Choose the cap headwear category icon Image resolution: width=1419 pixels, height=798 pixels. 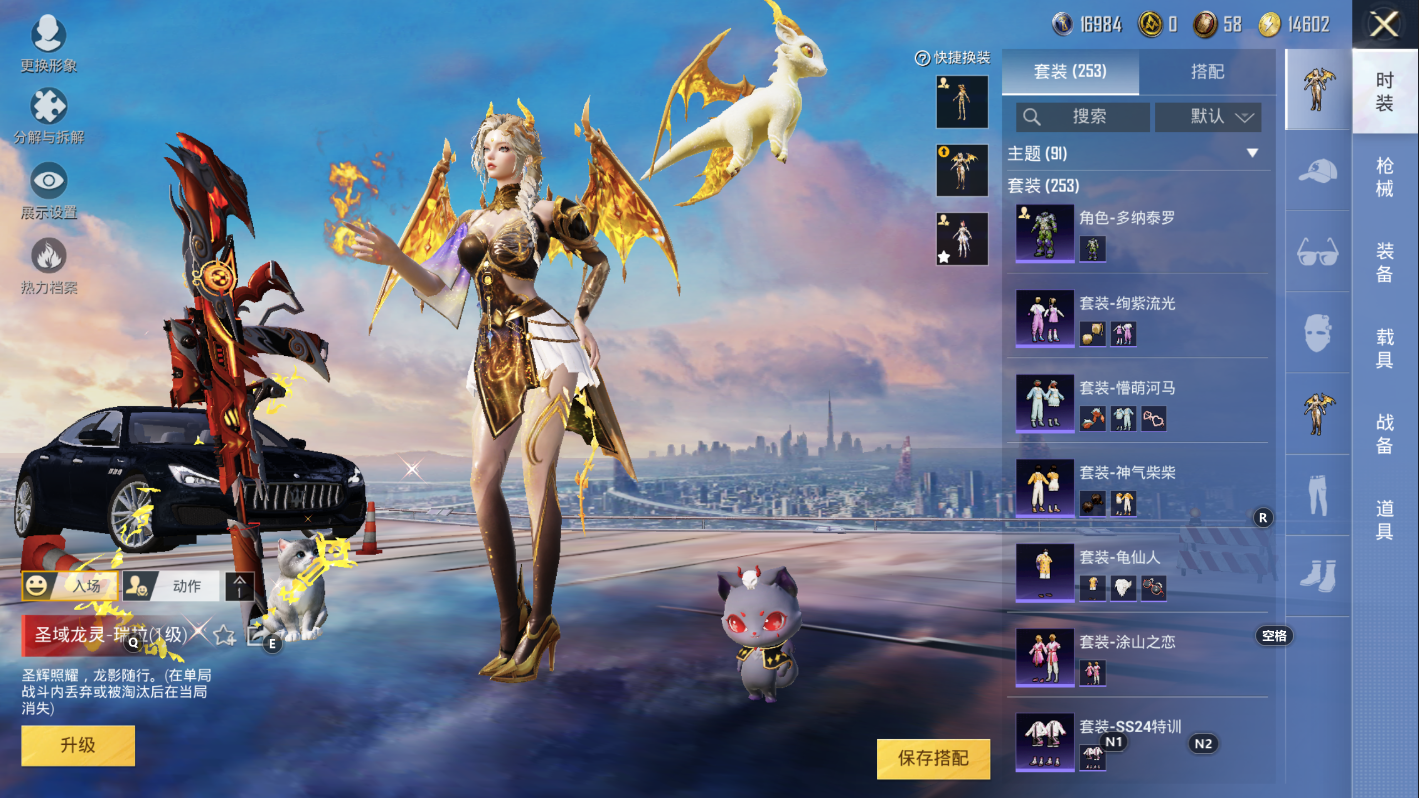pos(1318,170)
